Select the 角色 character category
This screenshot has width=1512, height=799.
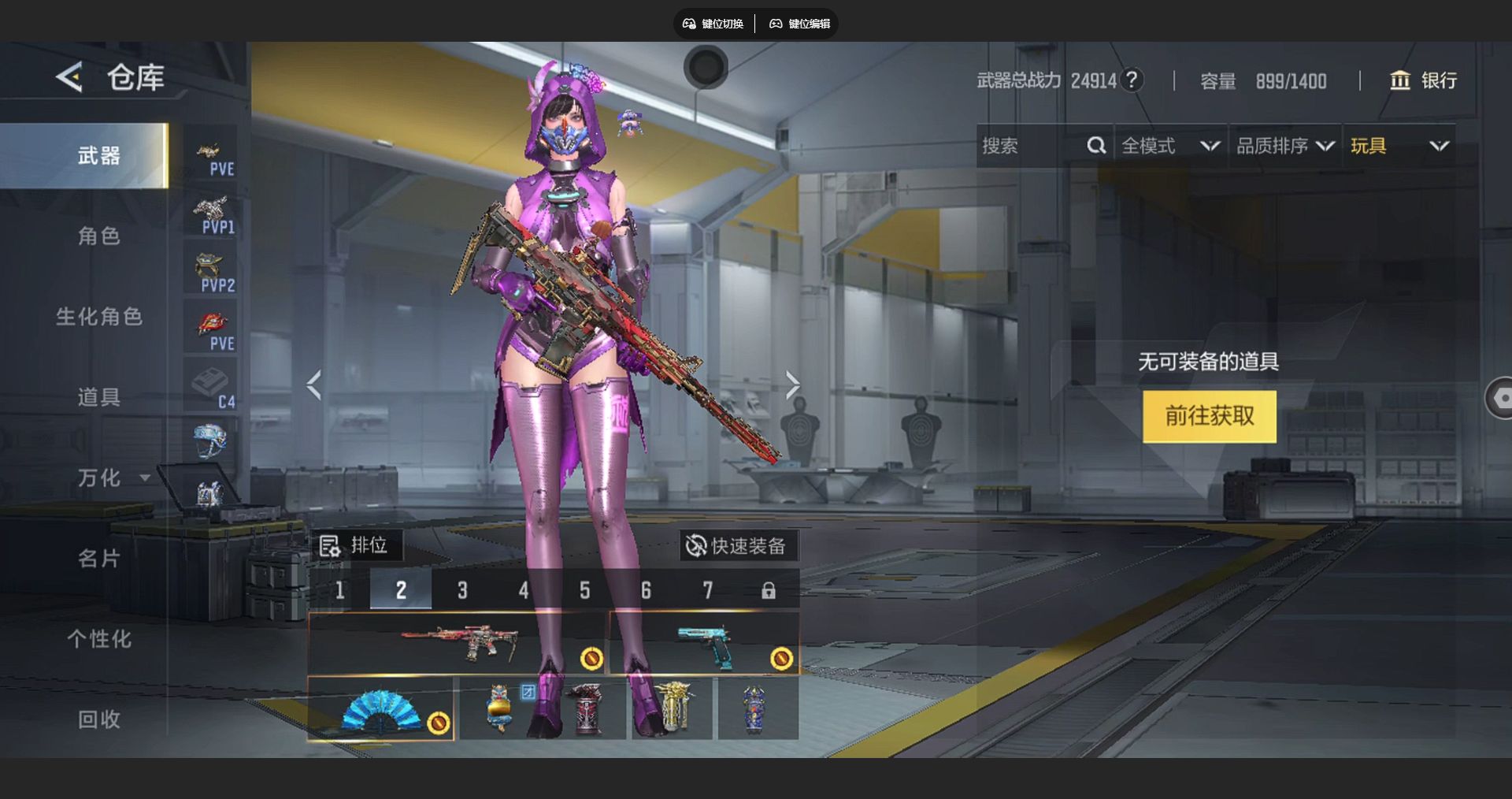click(x=98, y=236)
